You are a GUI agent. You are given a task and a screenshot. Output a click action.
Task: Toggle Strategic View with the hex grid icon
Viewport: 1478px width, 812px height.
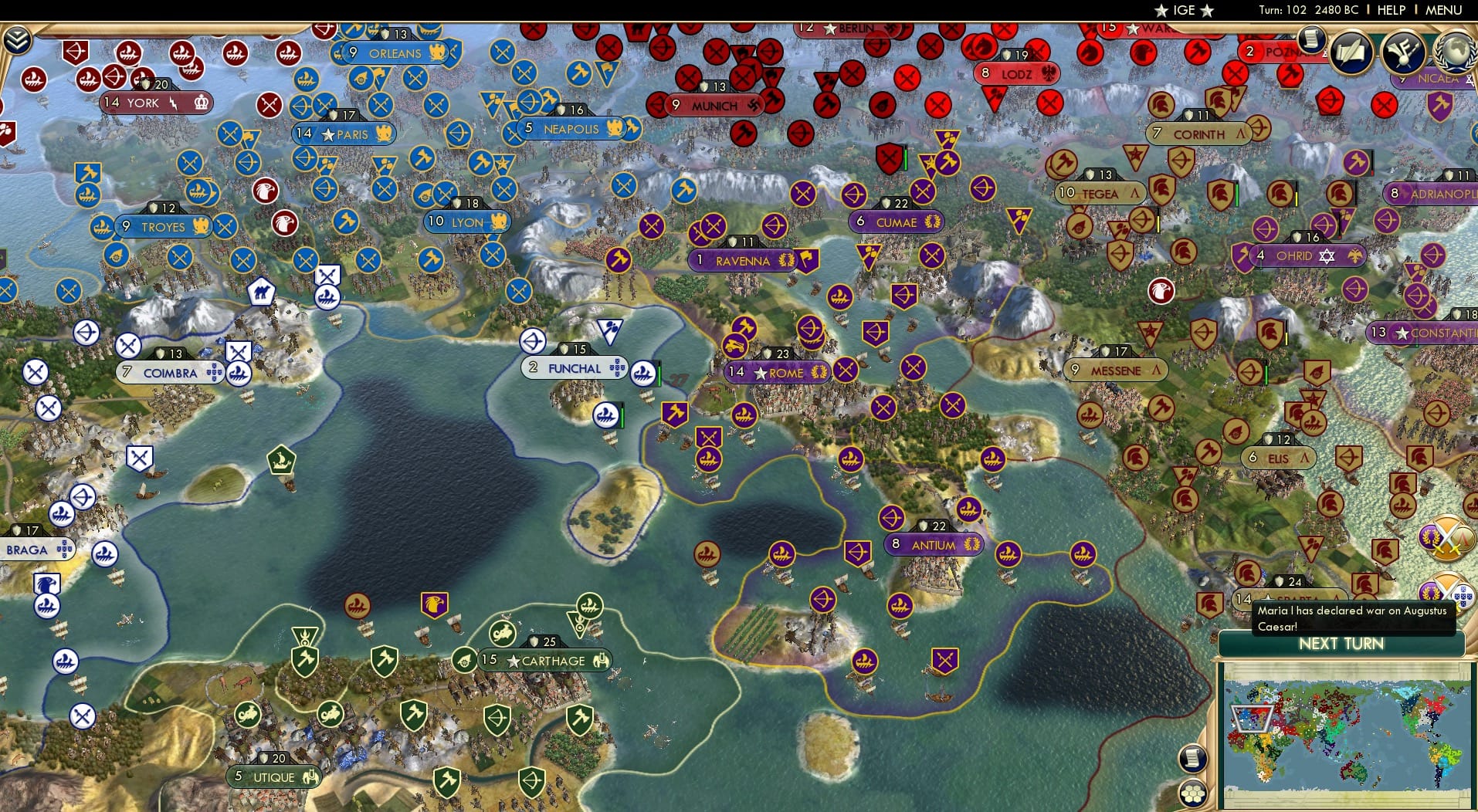click(1195, 793)
